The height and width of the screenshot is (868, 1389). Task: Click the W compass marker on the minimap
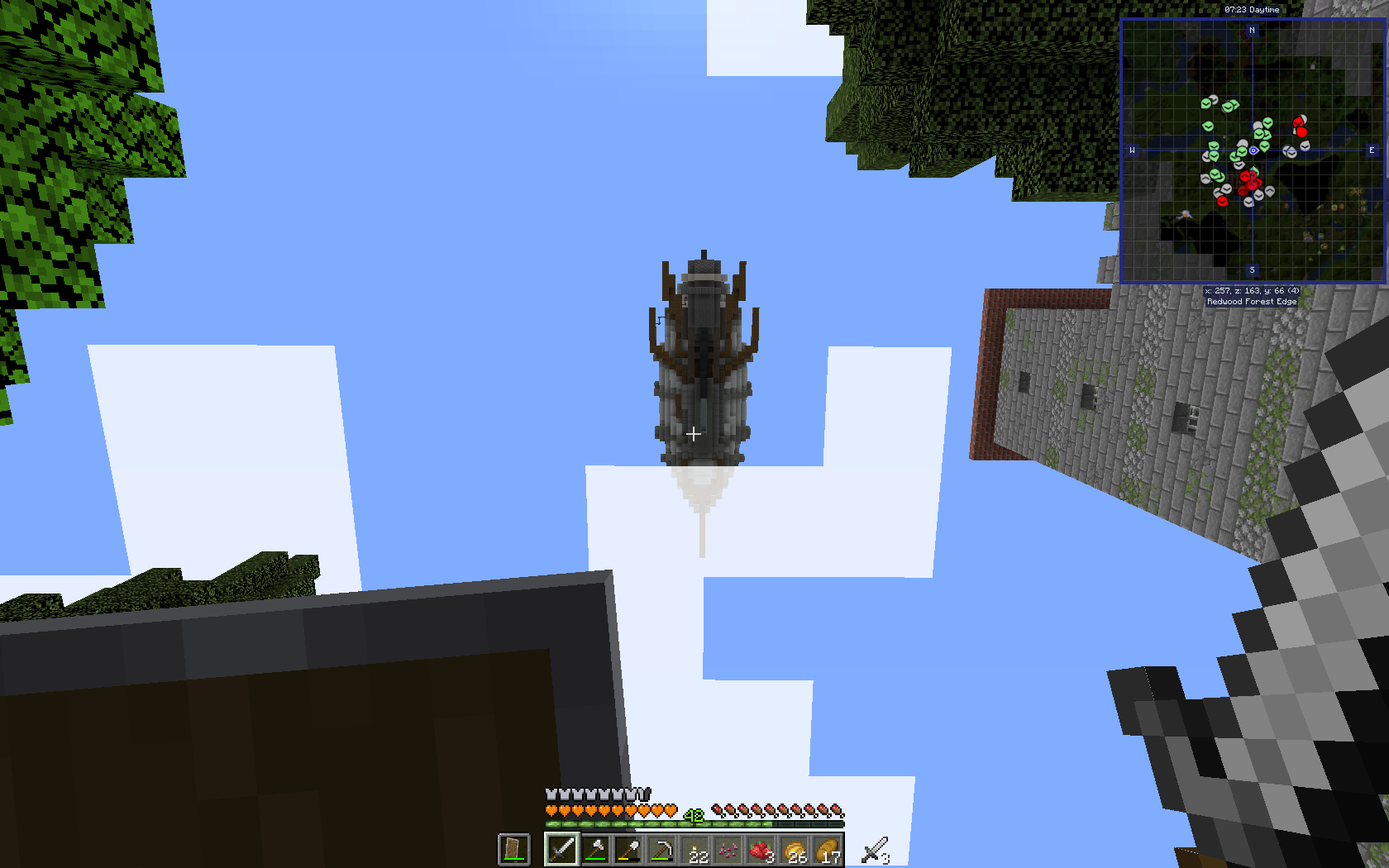[x=1133, y=150]
